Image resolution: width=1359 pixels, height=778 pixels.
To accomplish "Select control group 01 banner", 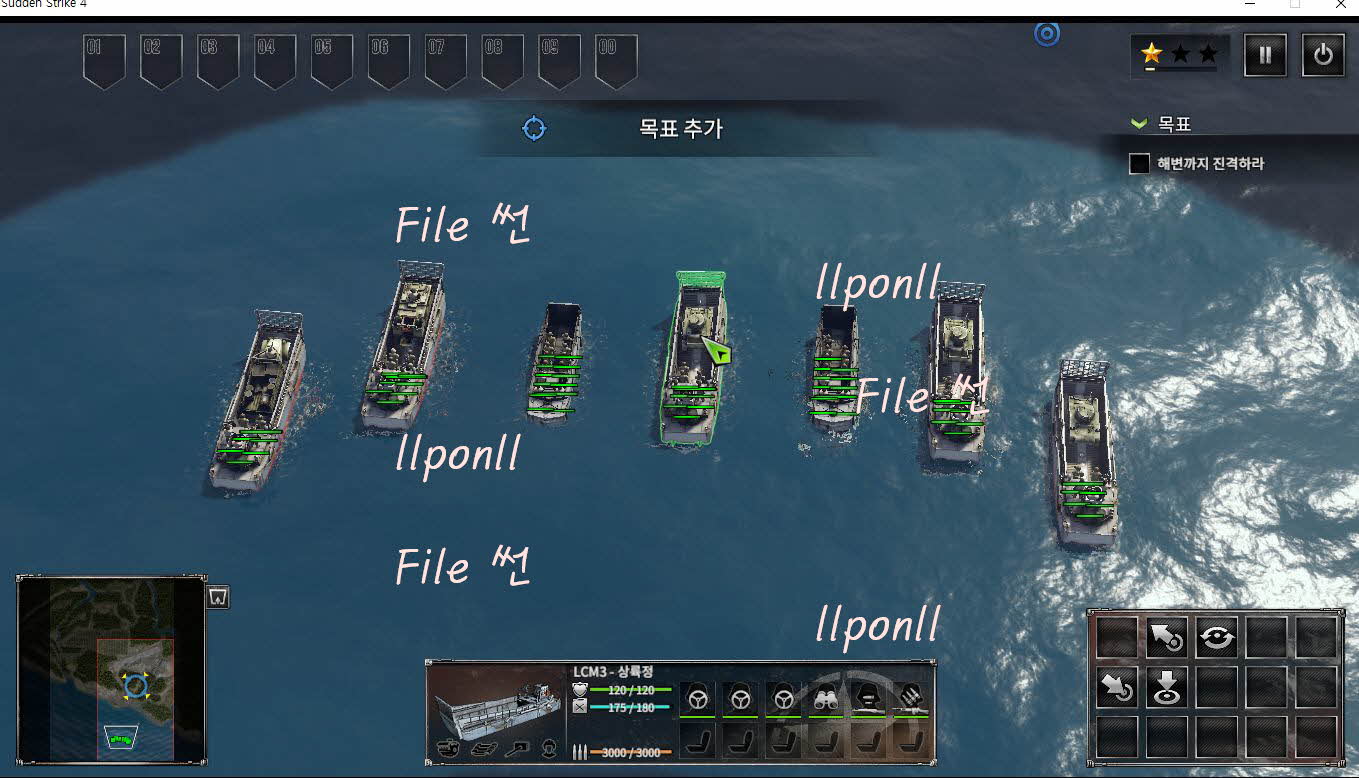I will tap(103, 59).
